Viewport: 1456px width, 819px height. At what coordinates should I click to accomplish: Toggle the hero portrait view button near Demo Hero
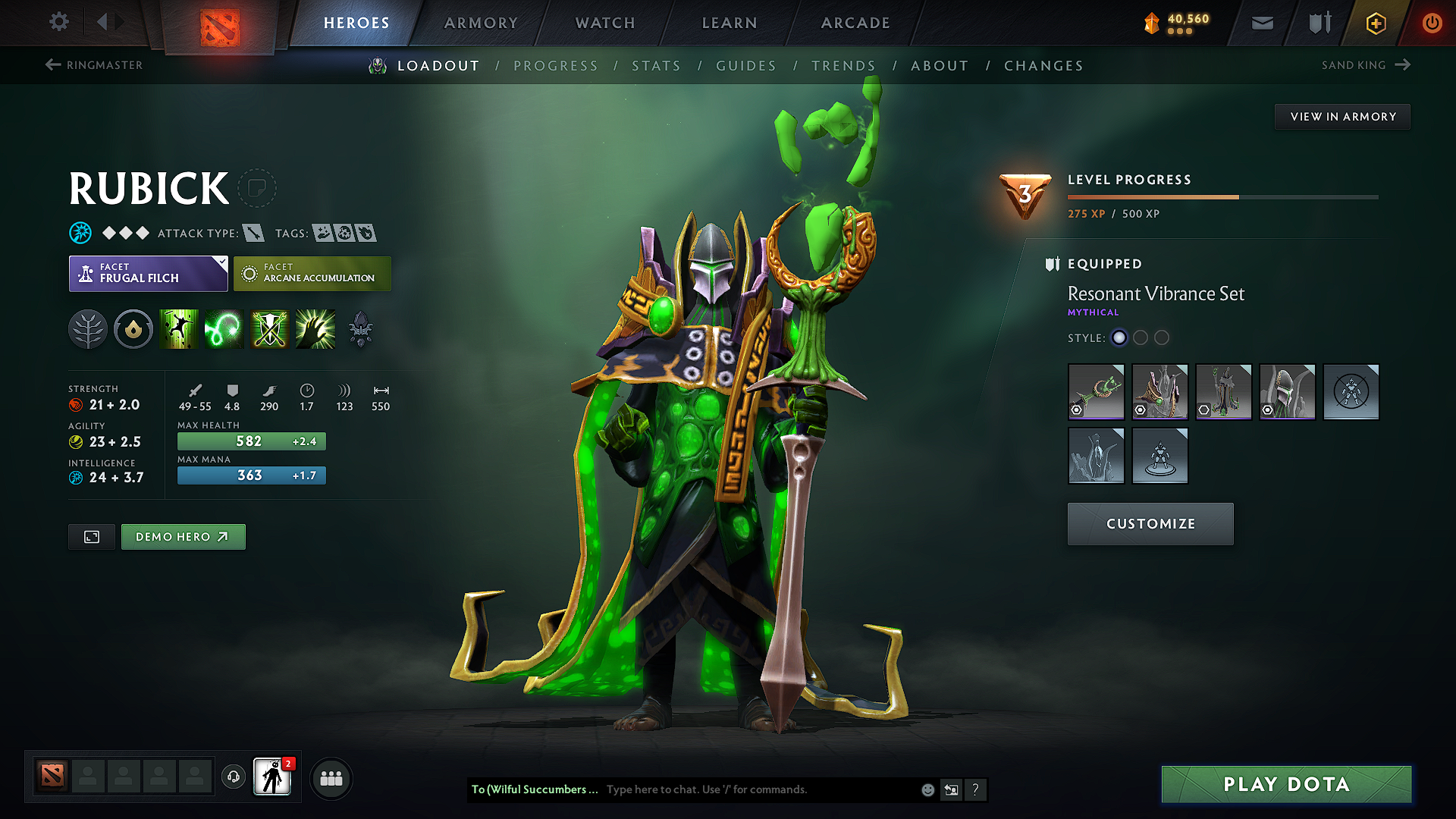[x=91, y=536]
